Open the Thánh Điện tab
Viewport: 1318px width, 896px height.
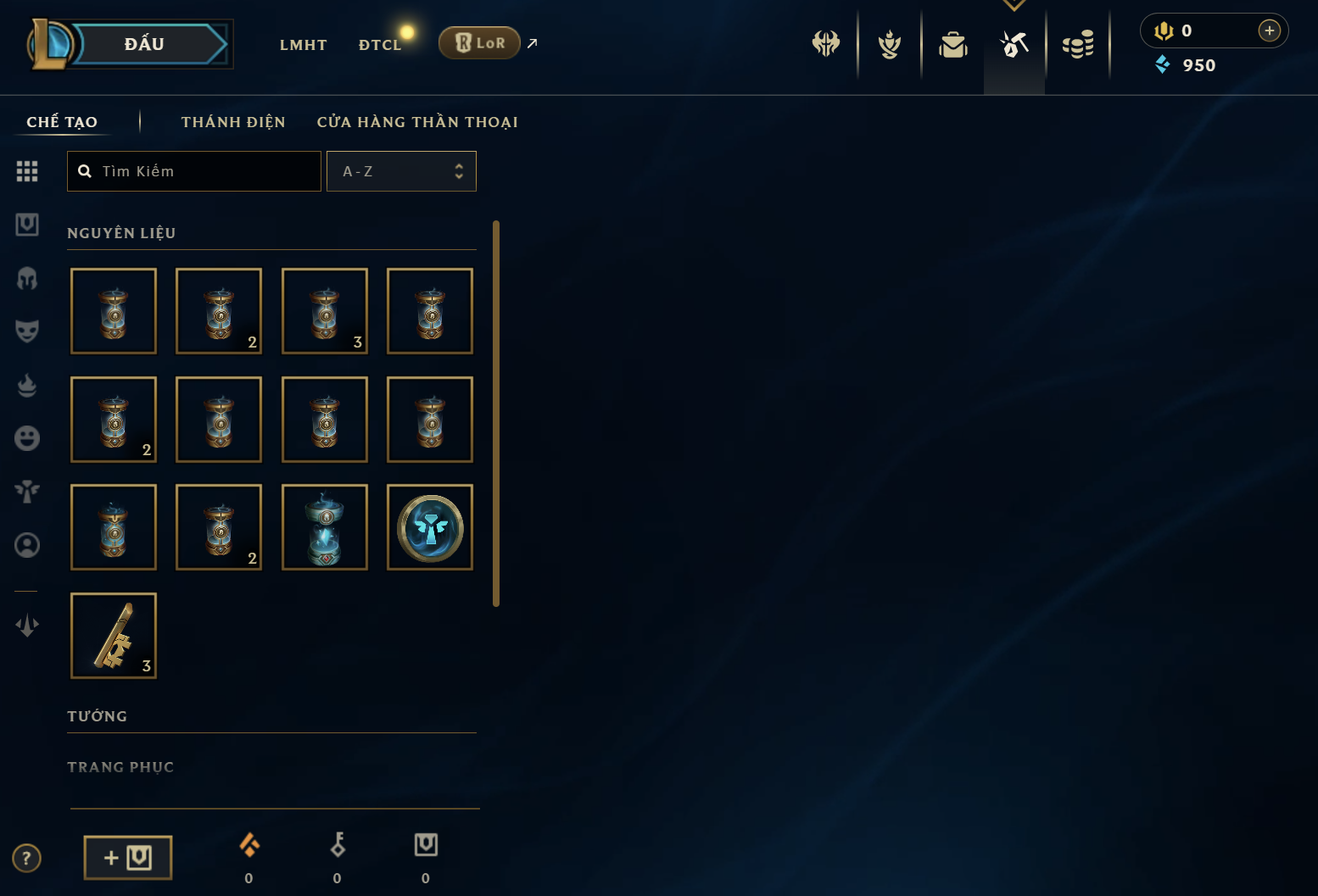[233, 122]
